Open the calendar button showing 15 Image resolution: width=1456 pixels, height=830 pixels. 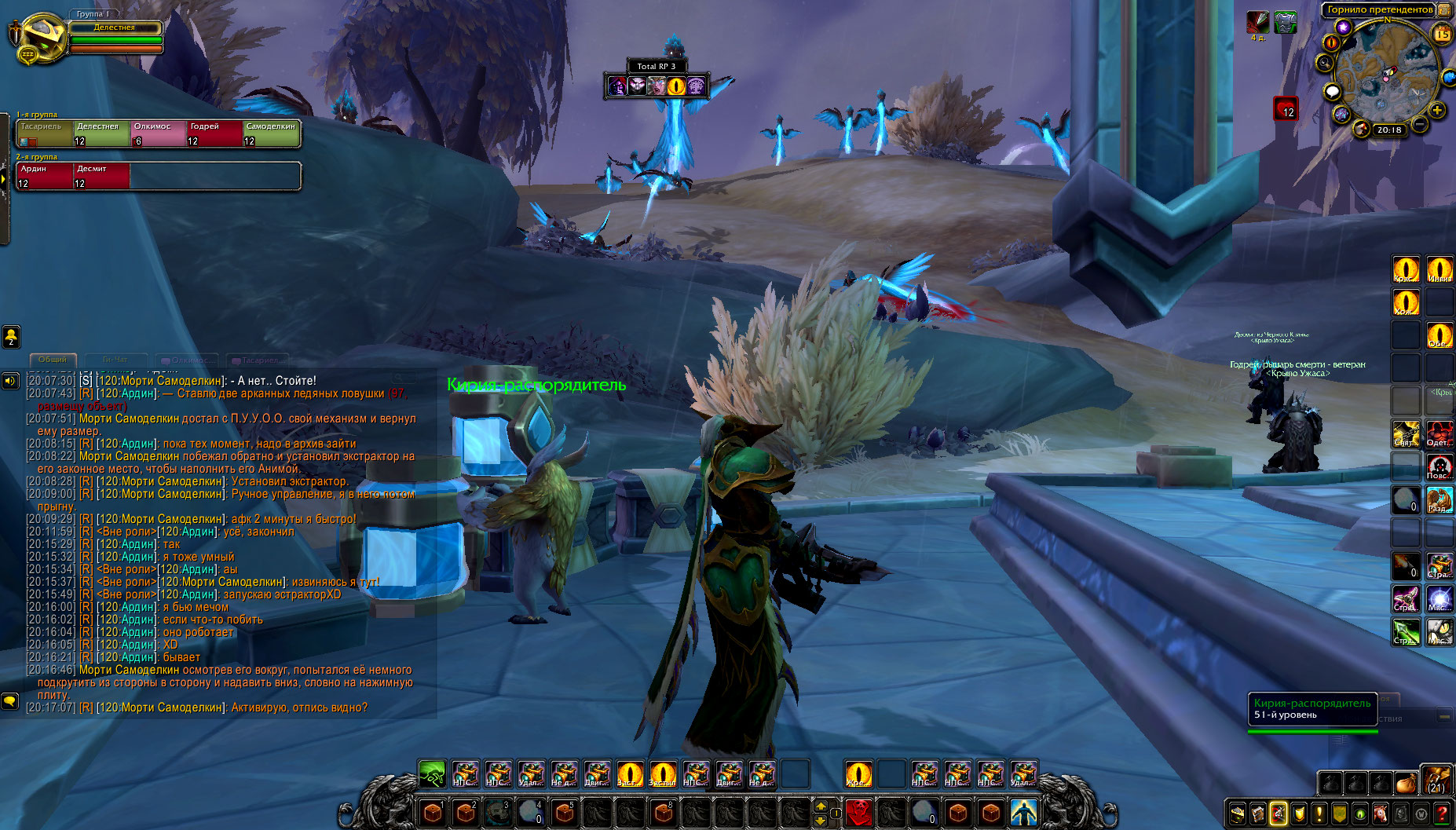pyautogui.click(x=1442, y=34)
